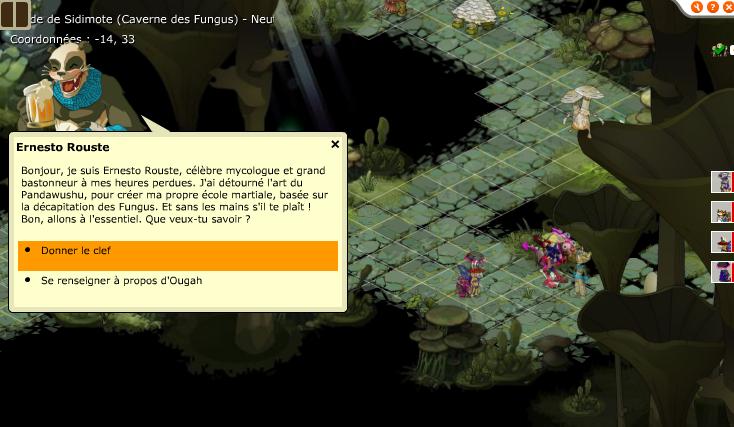Select the first party member portrait
The height and width of the screenshot is (427, 734).
click(x=721, y=181)
